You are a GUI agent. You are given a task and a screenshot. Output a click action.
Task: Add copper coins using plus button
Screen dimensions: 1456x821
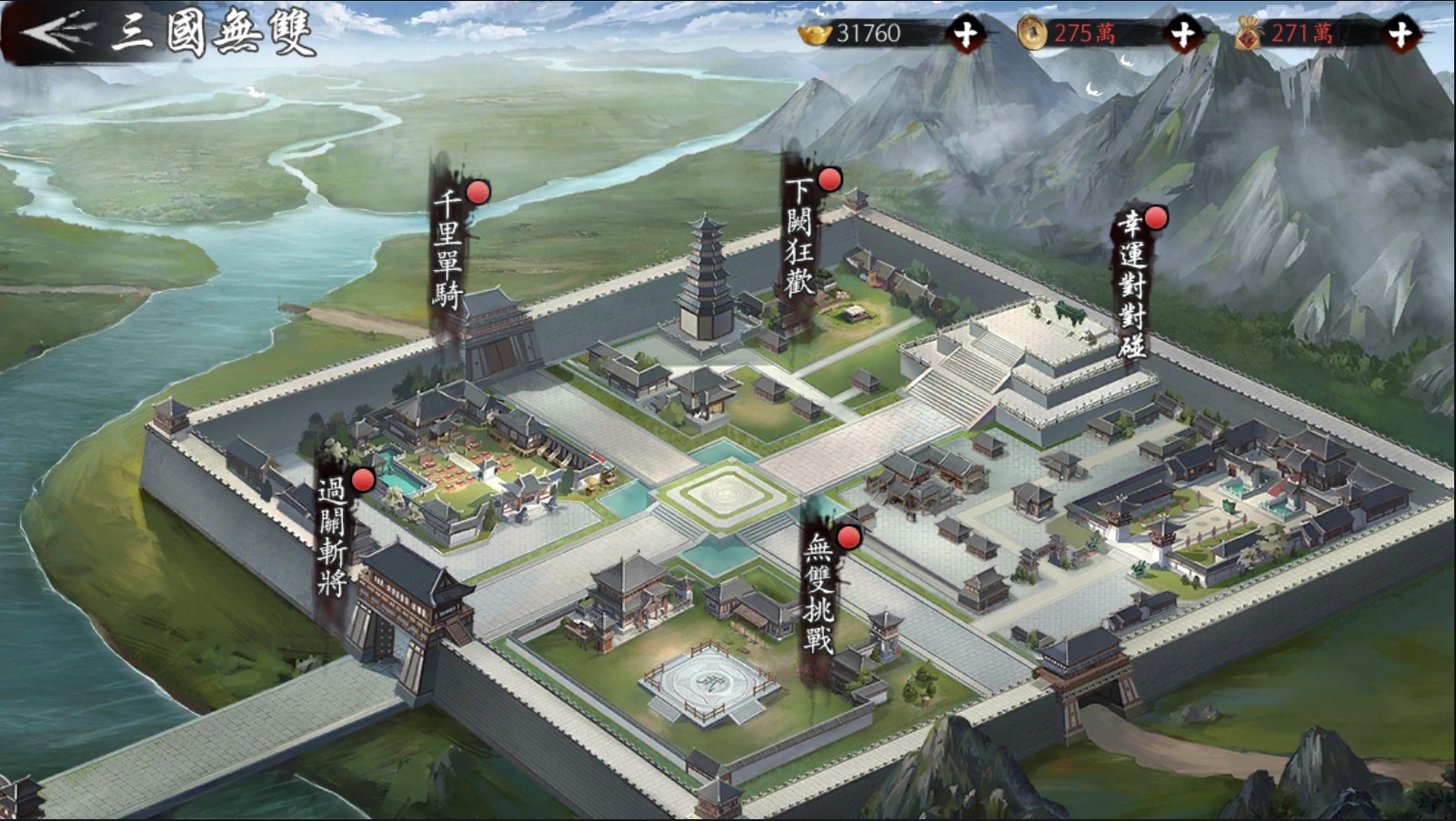point(1182,35)
